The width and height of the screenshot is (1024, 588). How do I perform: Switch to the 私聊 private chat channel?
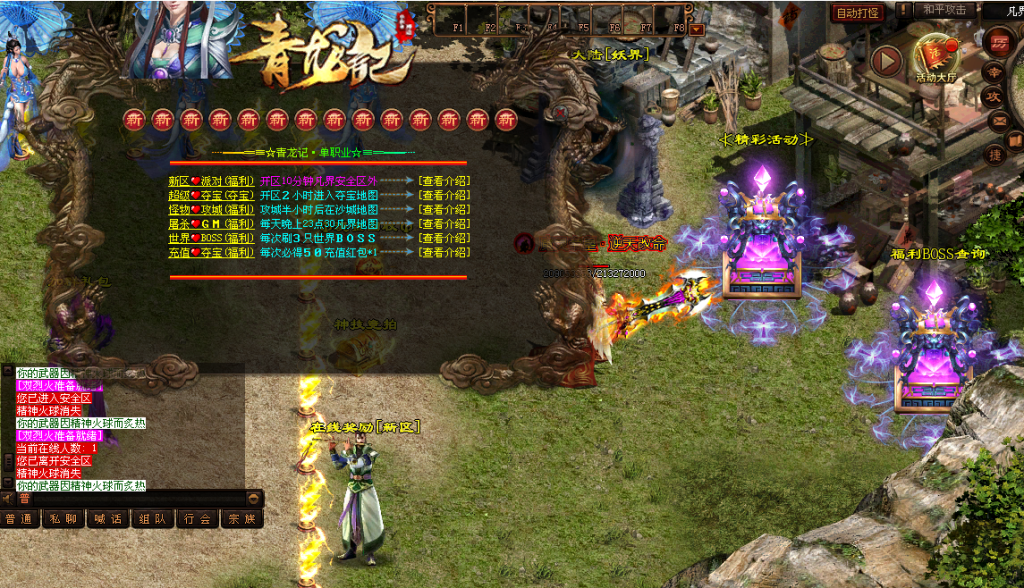(63, 519)
